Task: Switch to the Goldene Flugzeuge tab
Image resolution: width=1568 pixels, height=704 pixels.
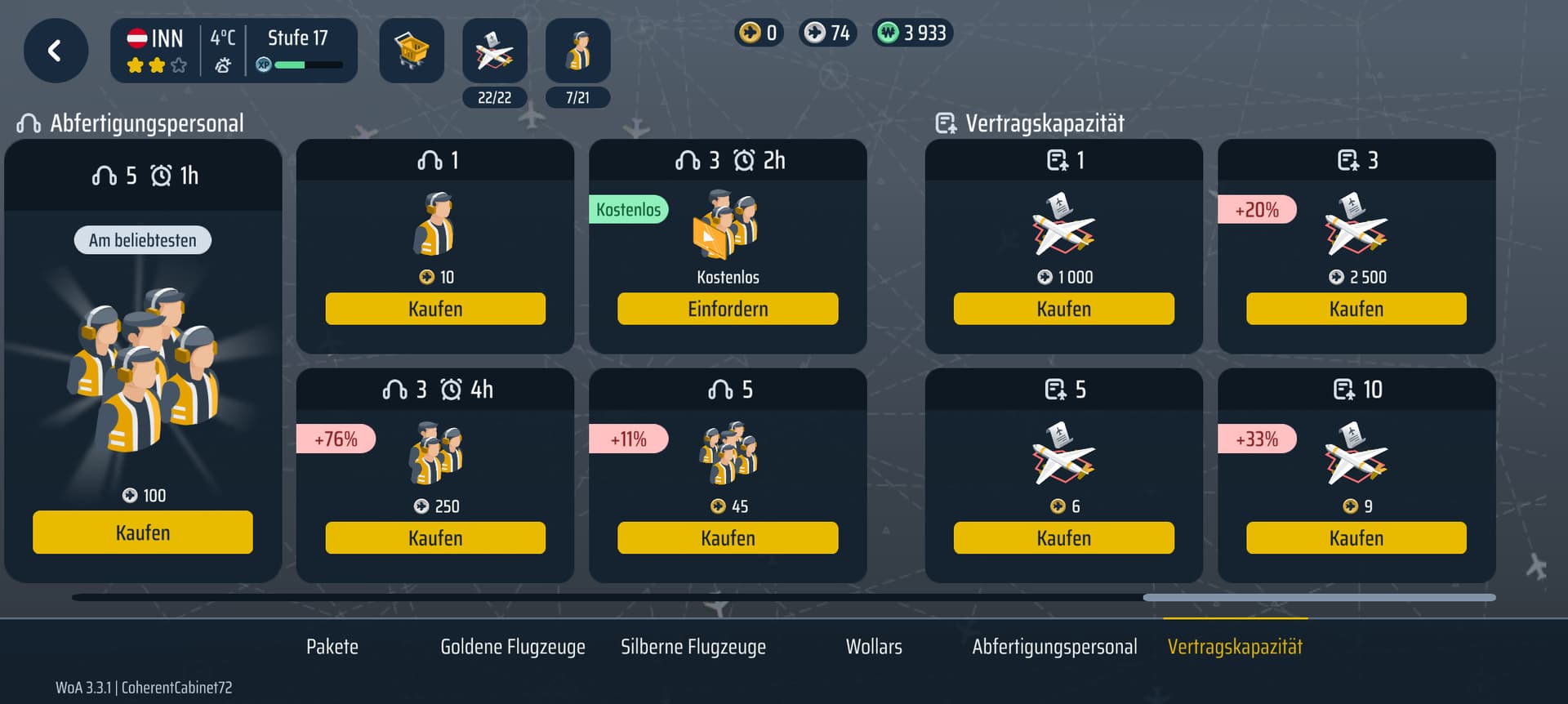Action: 513,647
